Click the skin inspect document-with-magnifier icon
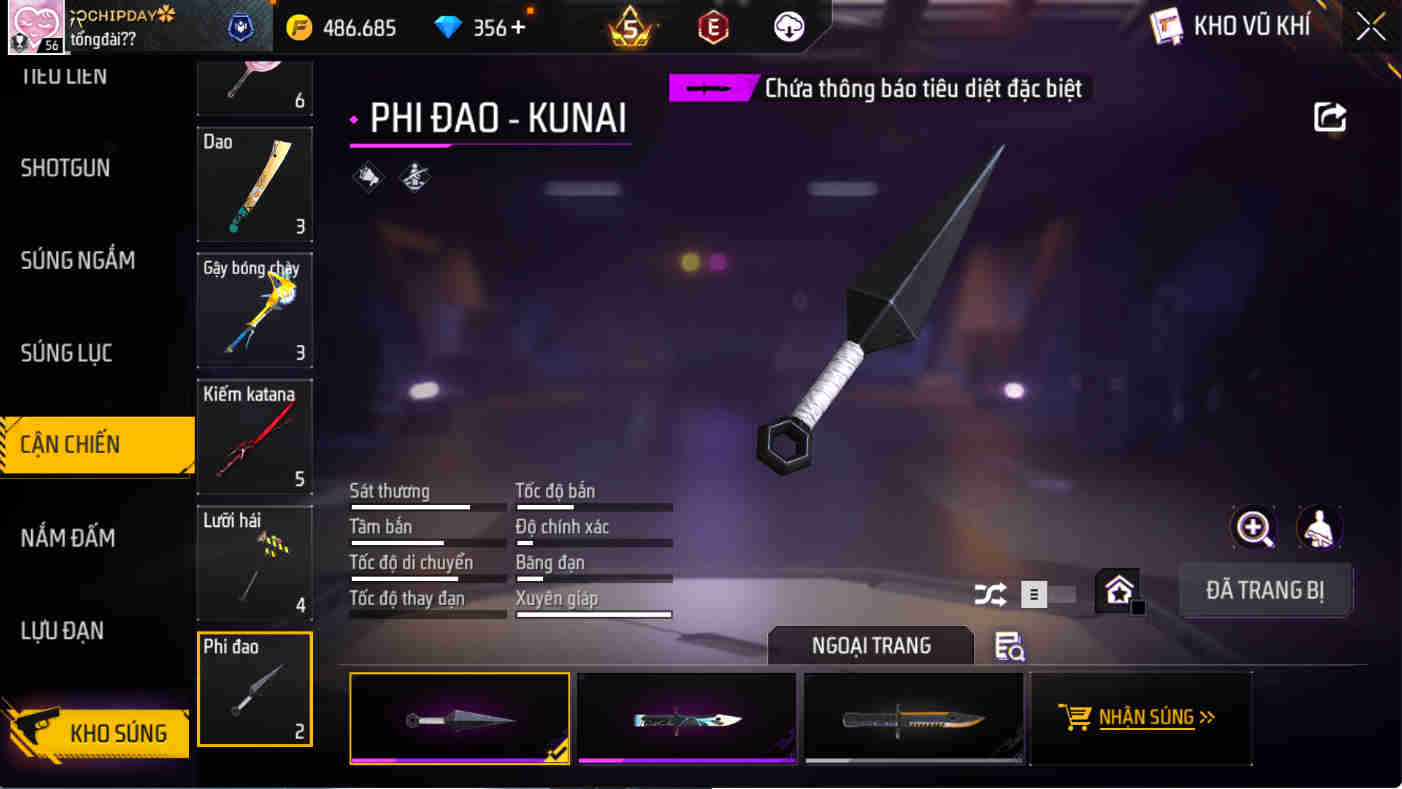1402x789 pixels. (x=1009, y=649)
